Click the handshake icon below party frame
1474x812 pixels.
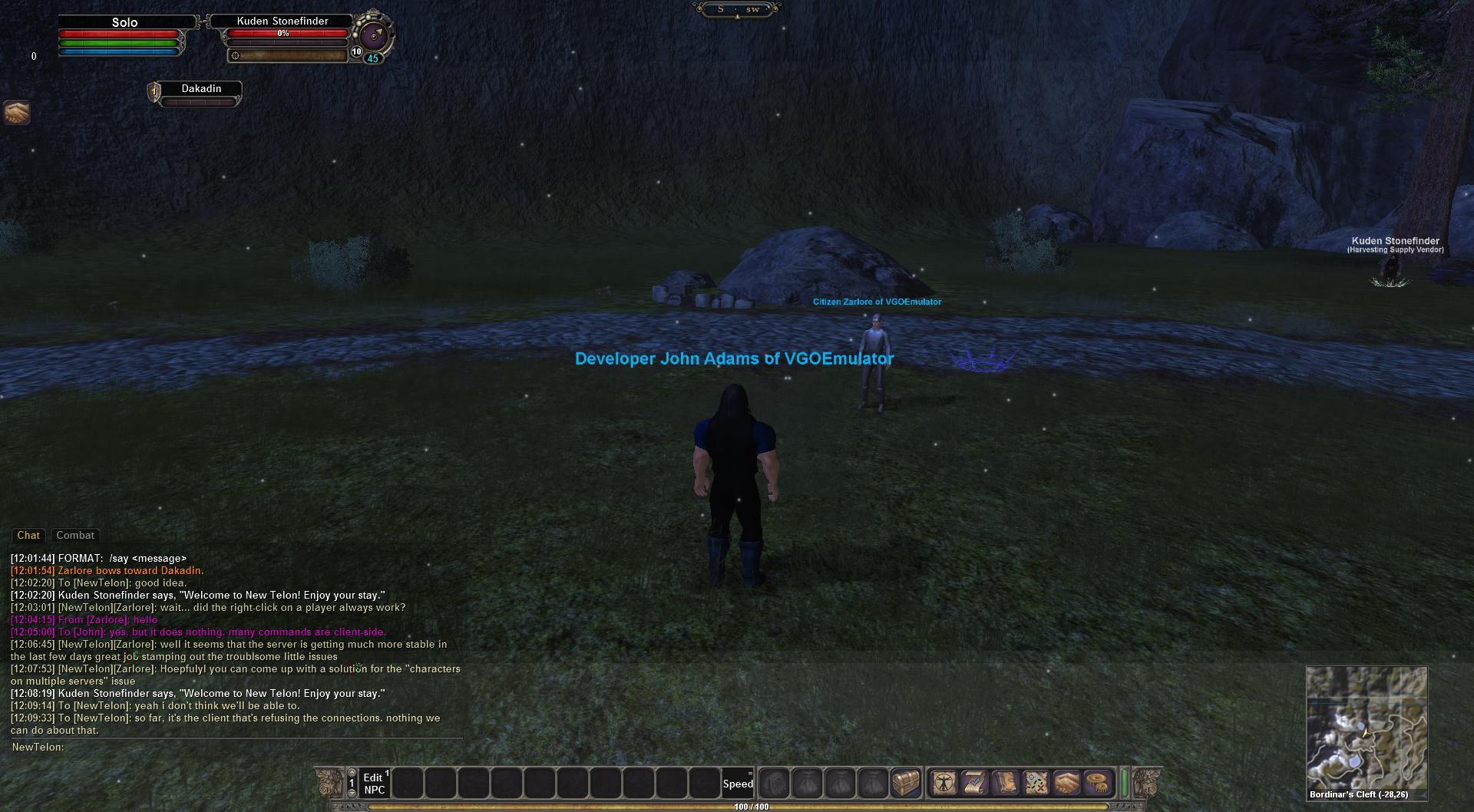point(16,113)
